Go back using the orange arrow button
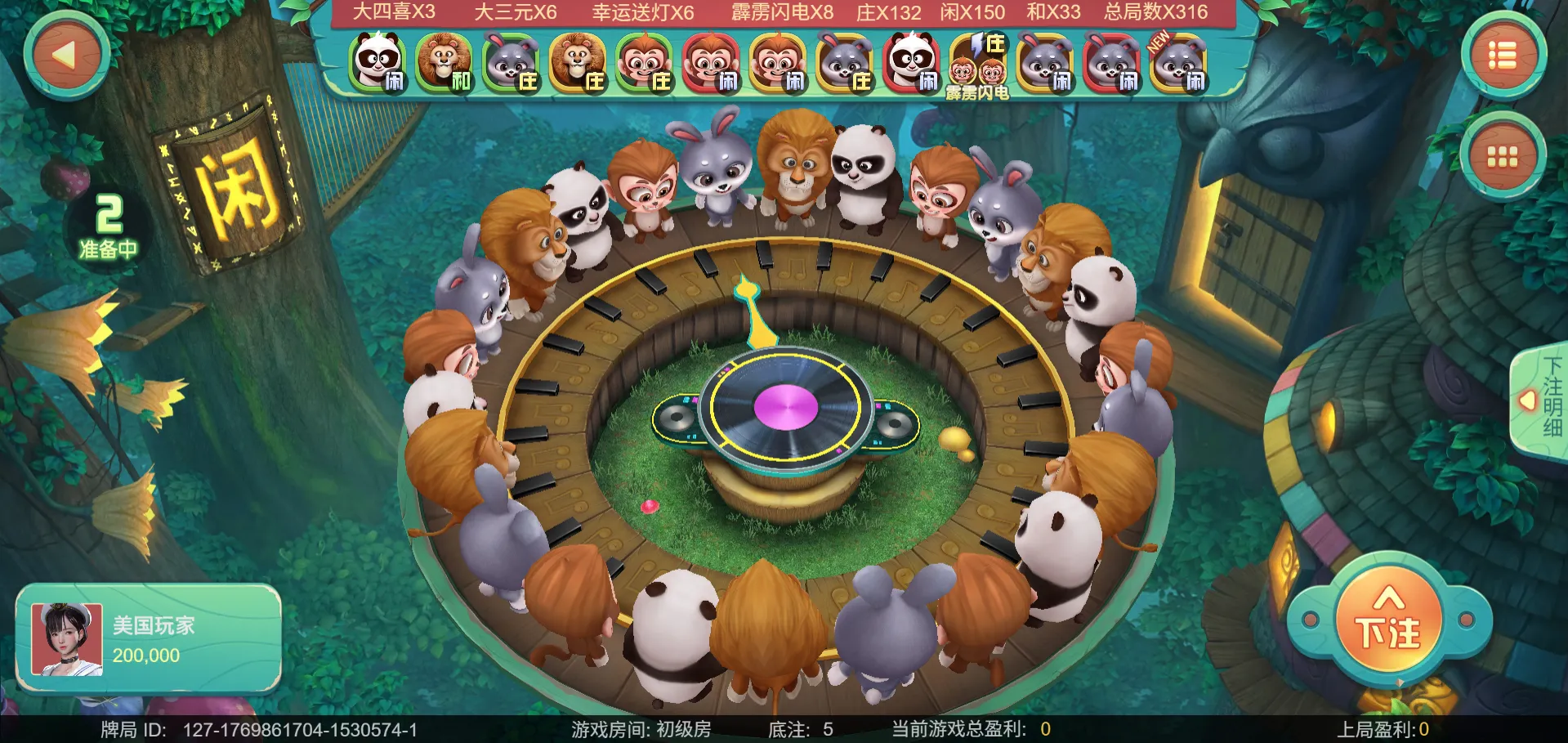Image resolution: width=1568 pixels, height=743 pixels. coord(66,56)
